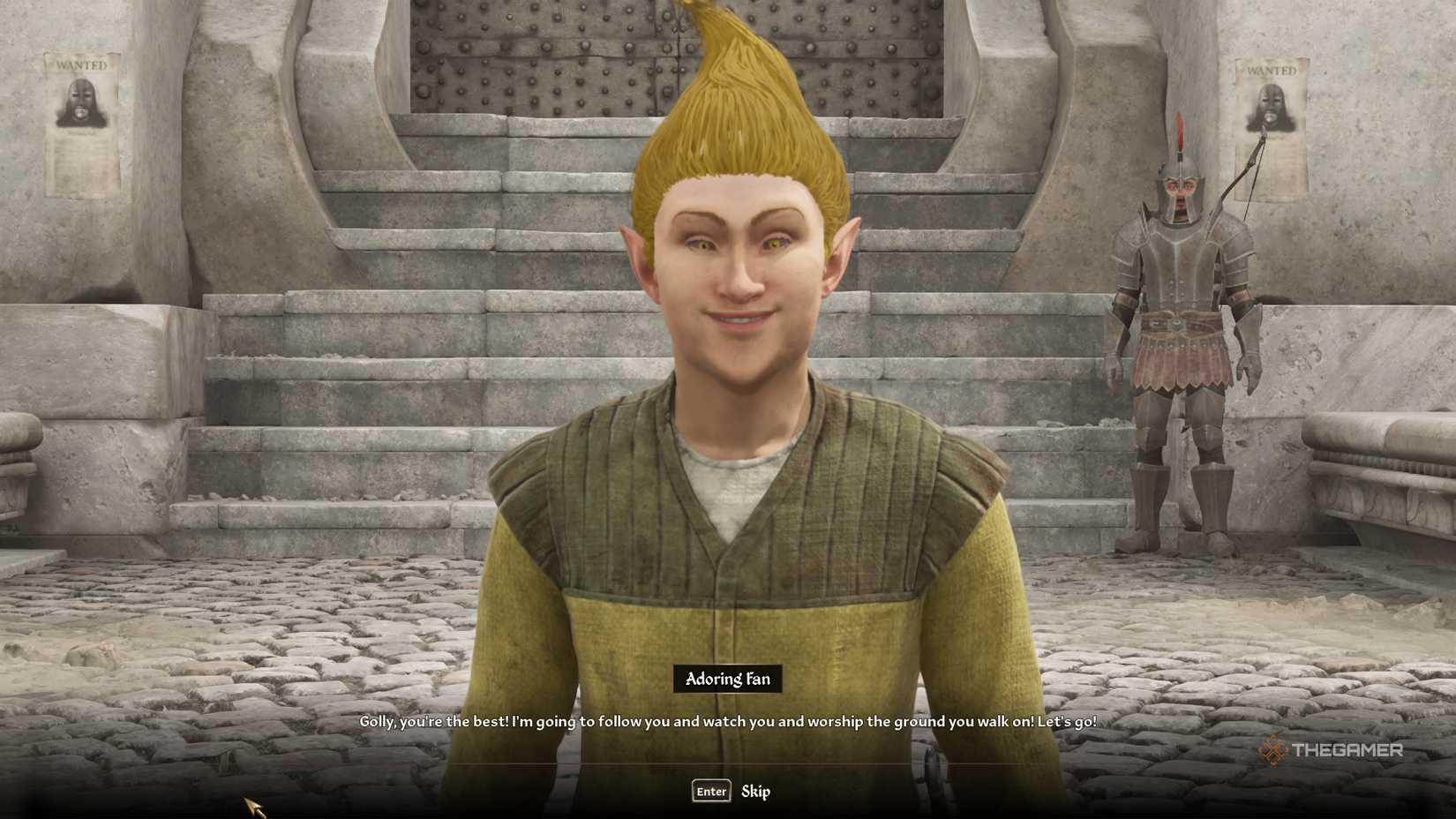Select the Enter key prompt icon
This screenshot has height=819, width=1456.
click(x=710, y=792)
